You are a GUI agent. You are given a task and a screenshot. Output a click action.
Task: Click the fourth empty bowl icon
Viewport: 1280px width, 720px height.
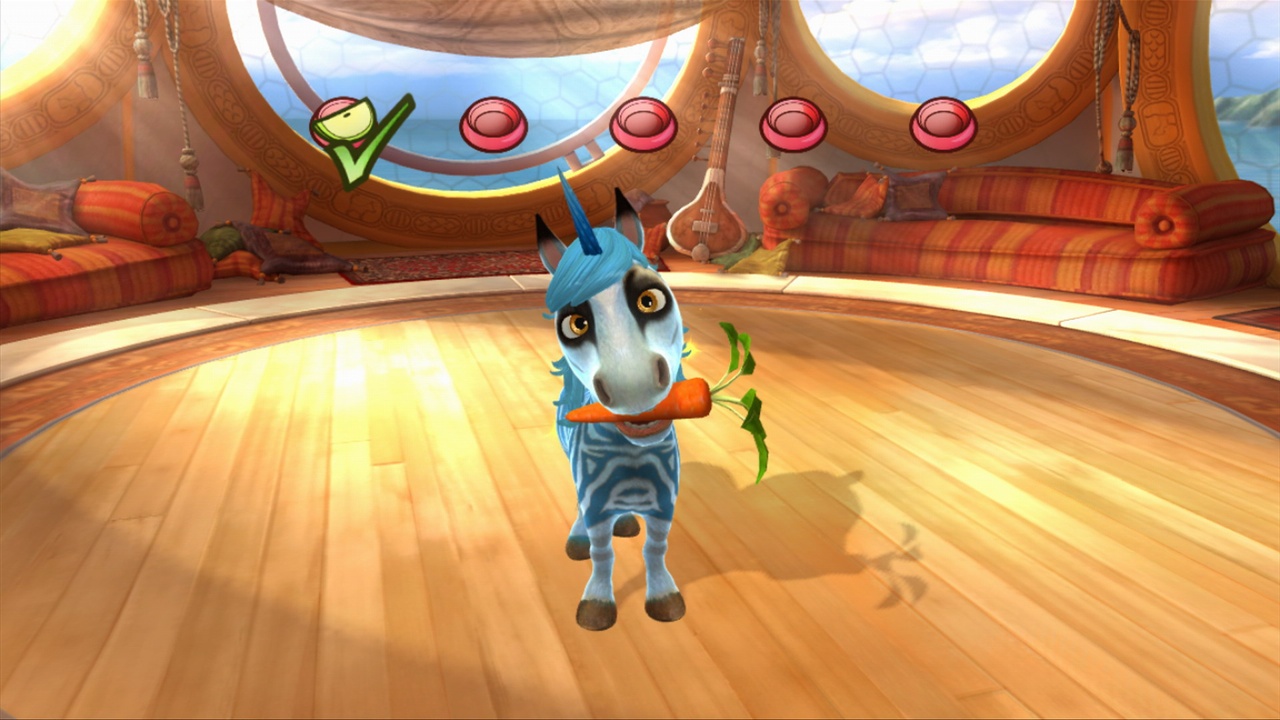click(793, 122)
